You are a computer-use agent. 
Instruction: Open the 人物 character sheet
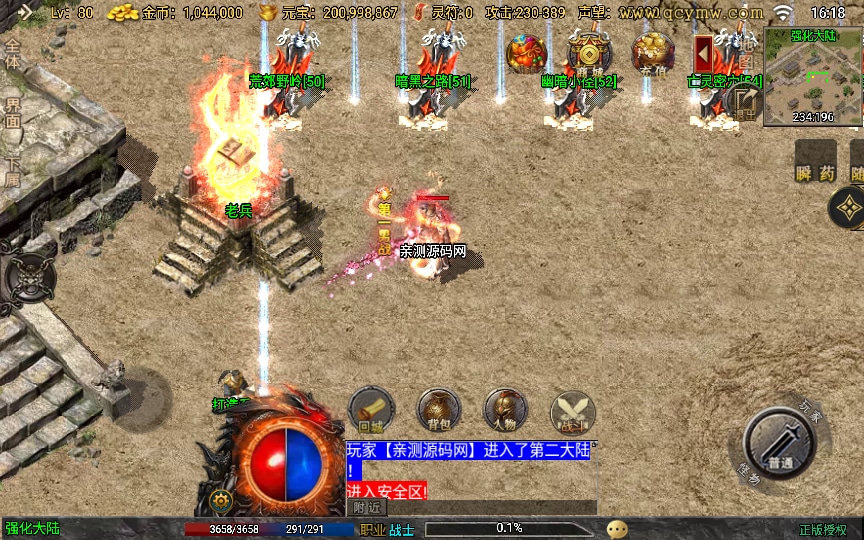(505, 411)
